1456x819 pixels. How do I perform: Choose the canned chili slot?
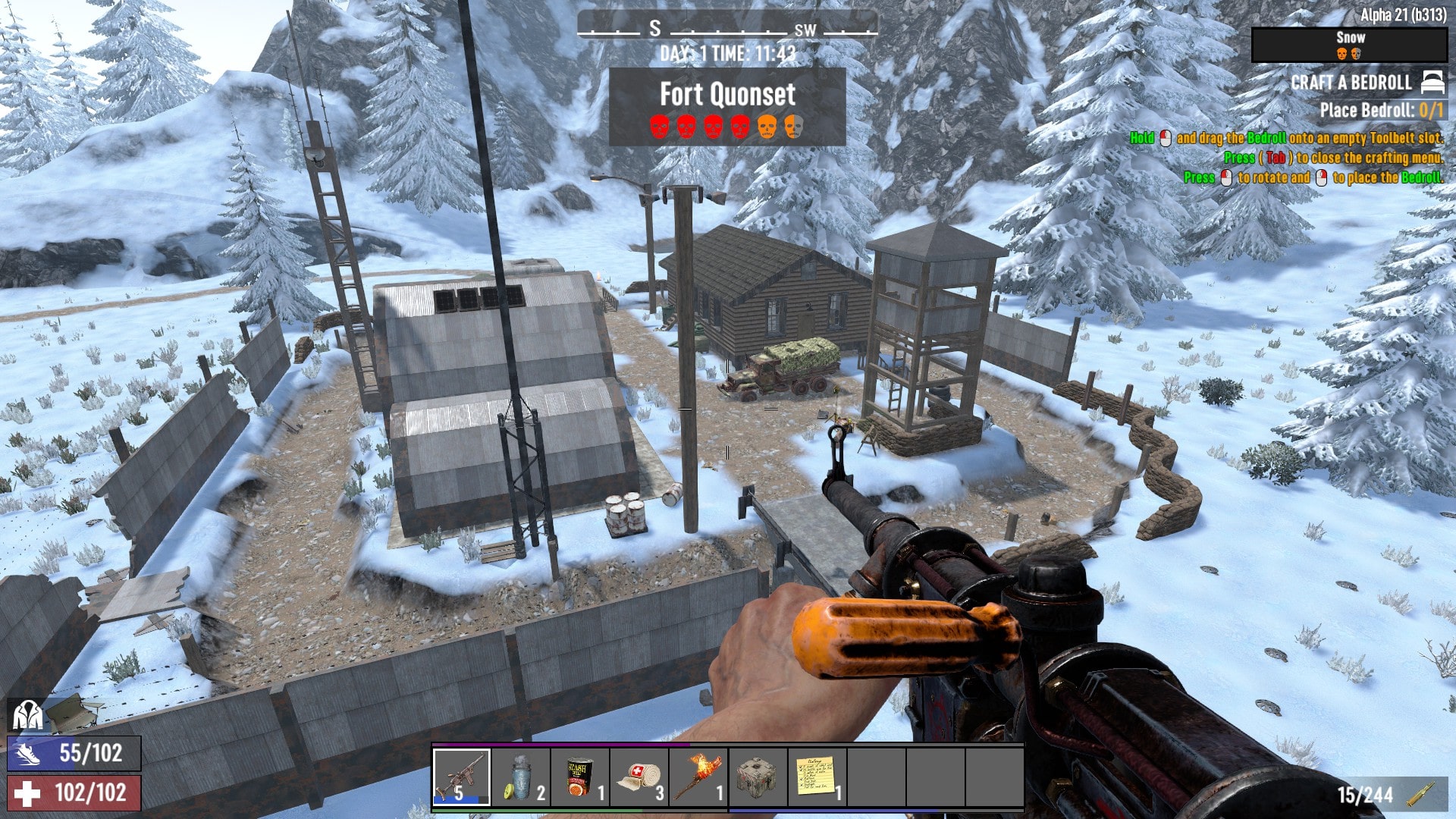click(580, 777)
